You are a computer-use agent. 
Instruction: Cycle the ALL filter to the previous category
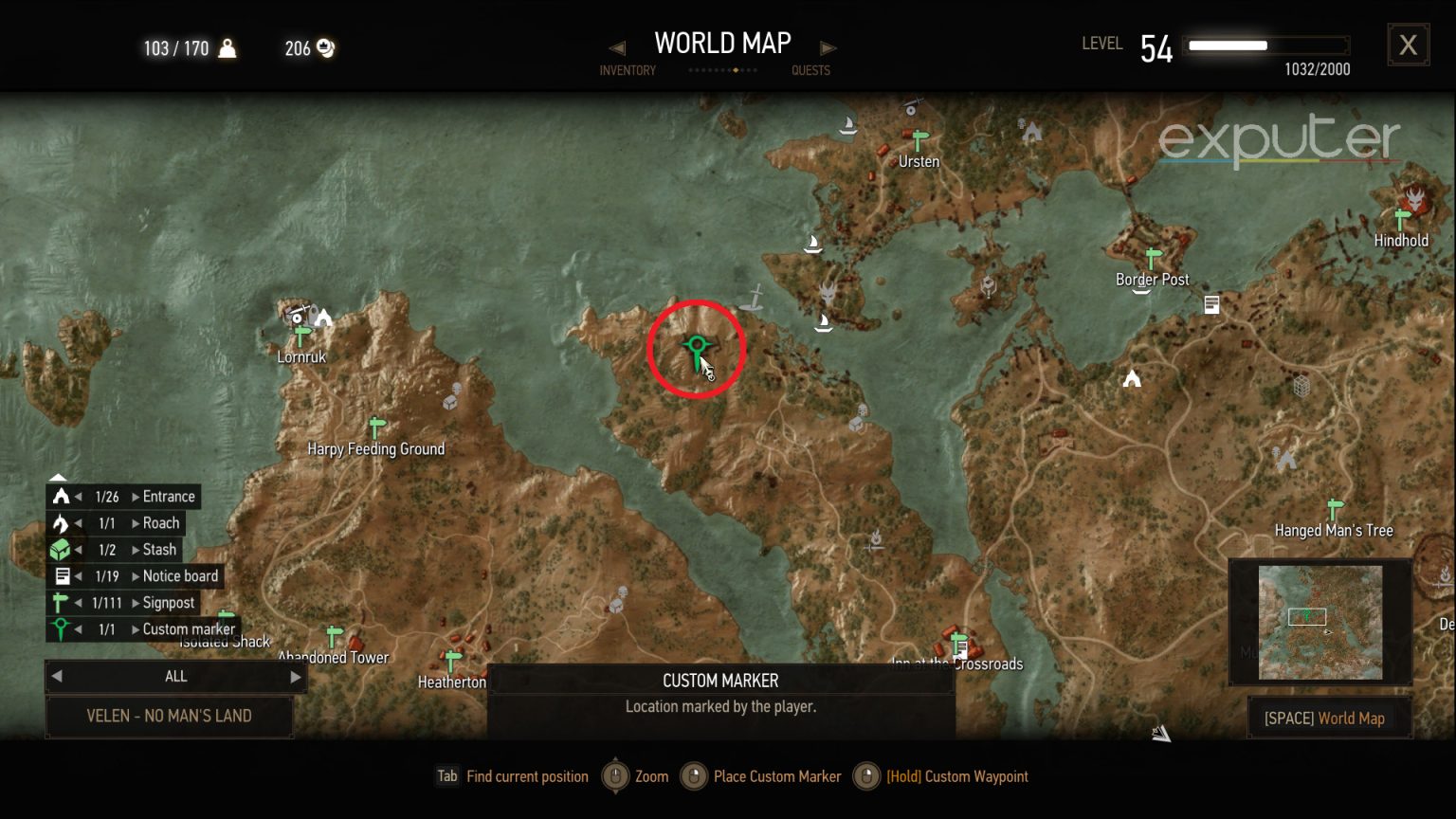pyautogui.click(x=57, y=677)
